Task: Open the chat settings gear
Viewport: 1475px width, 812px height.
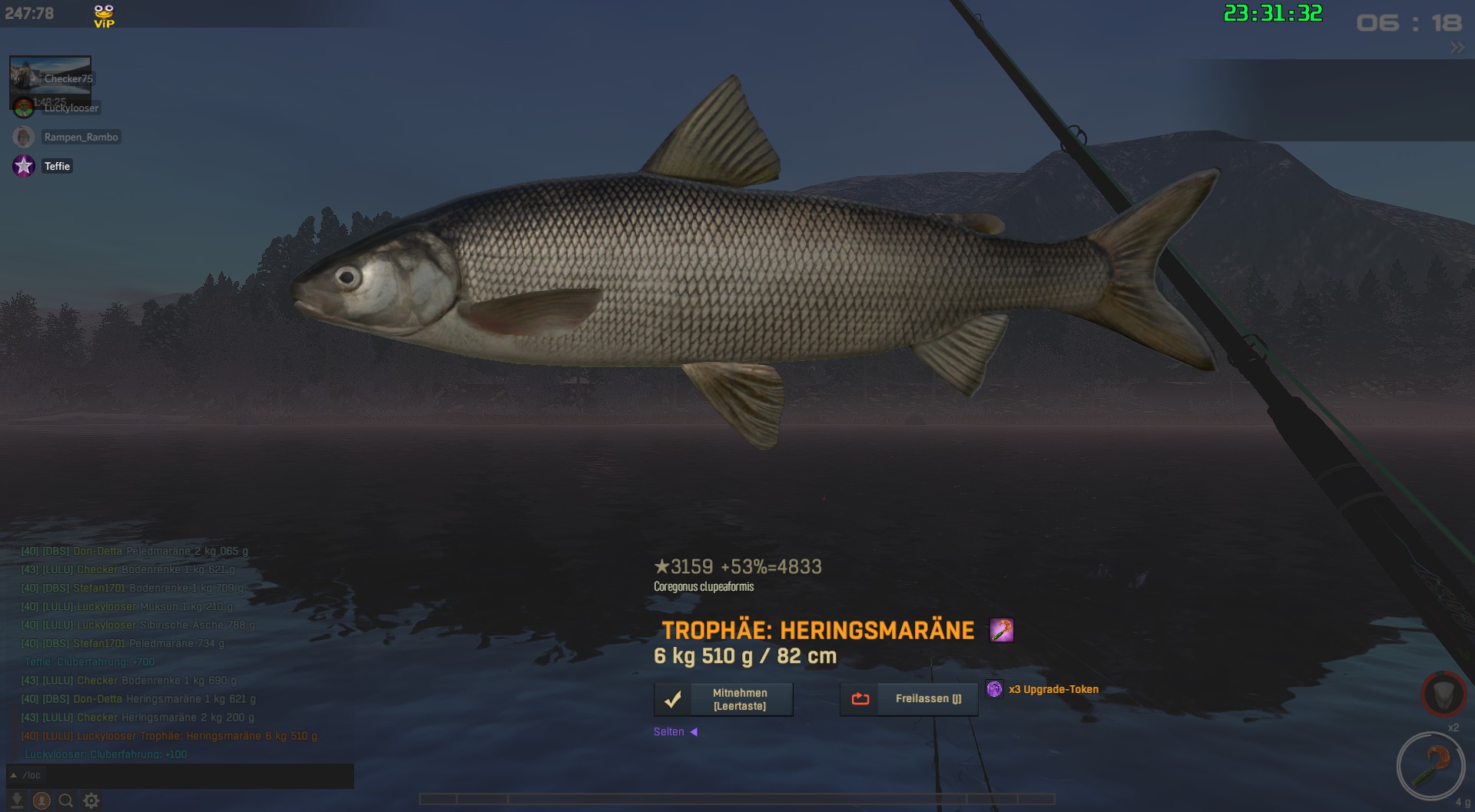Action: [91, 800]
